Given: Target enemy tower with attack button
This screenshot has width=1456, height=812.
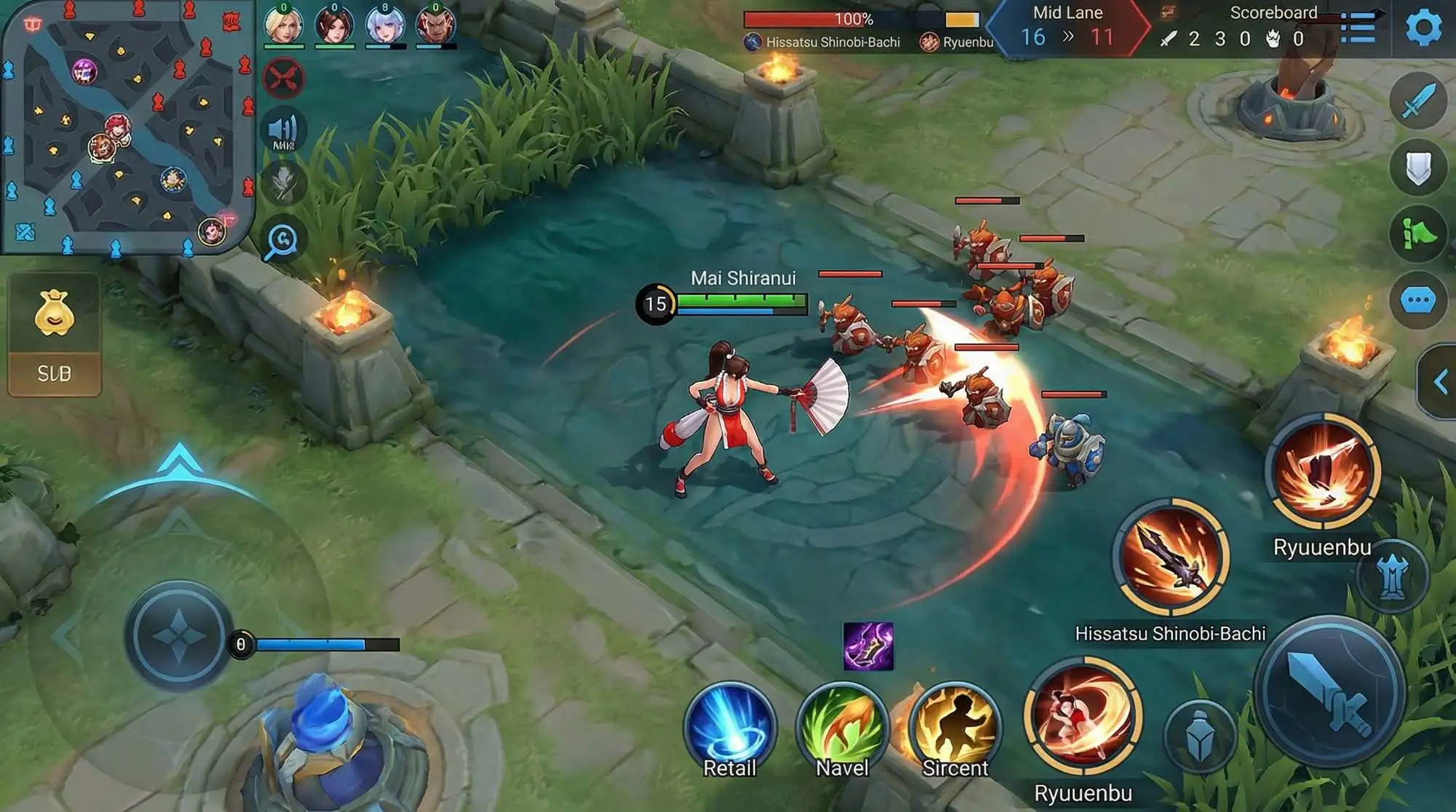Looking at the screenshot, I should tap(1392, 576).
